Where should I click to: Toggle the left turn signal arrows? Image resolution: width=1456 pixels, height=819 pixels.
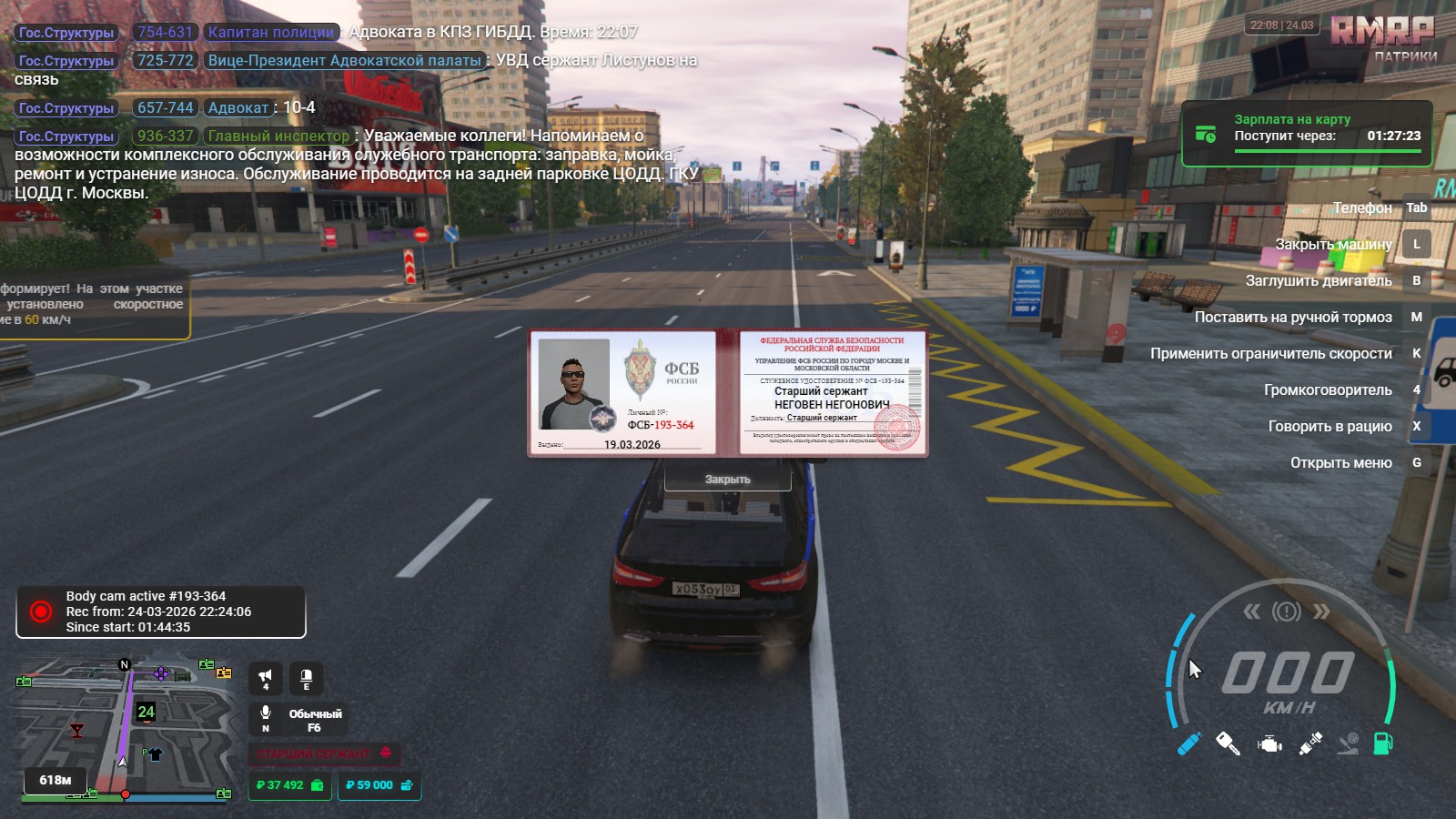(1252, 612)
